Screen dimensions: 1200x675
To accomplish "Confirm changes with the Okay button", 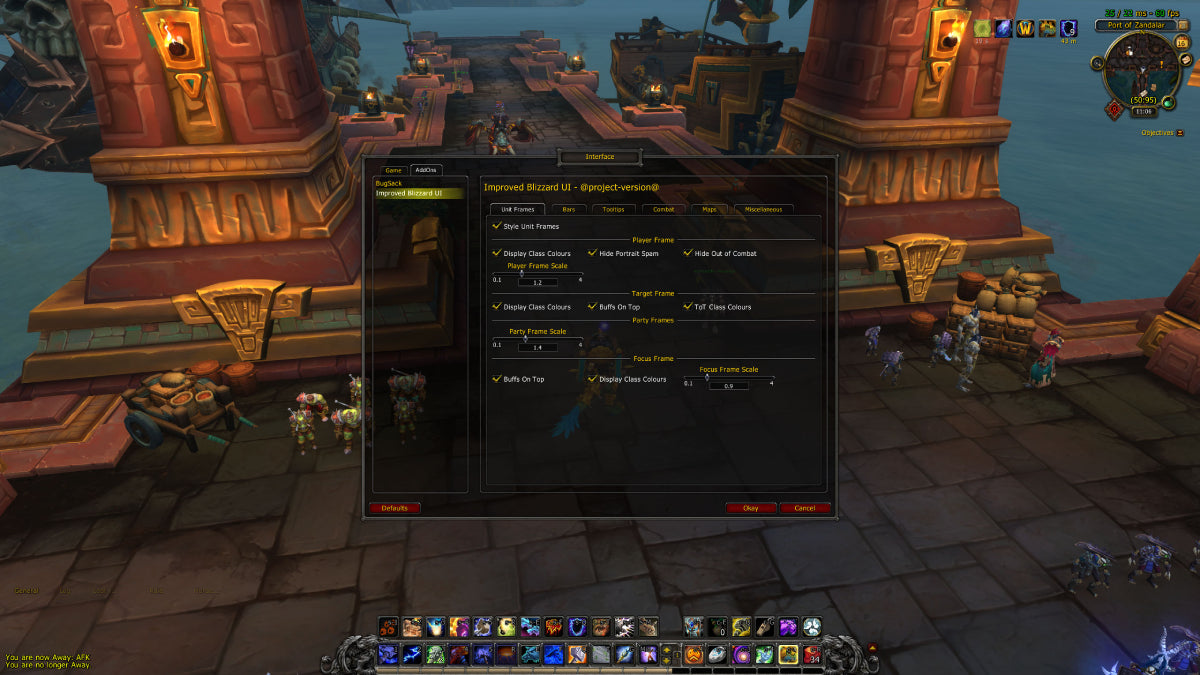I will point(751,508).
